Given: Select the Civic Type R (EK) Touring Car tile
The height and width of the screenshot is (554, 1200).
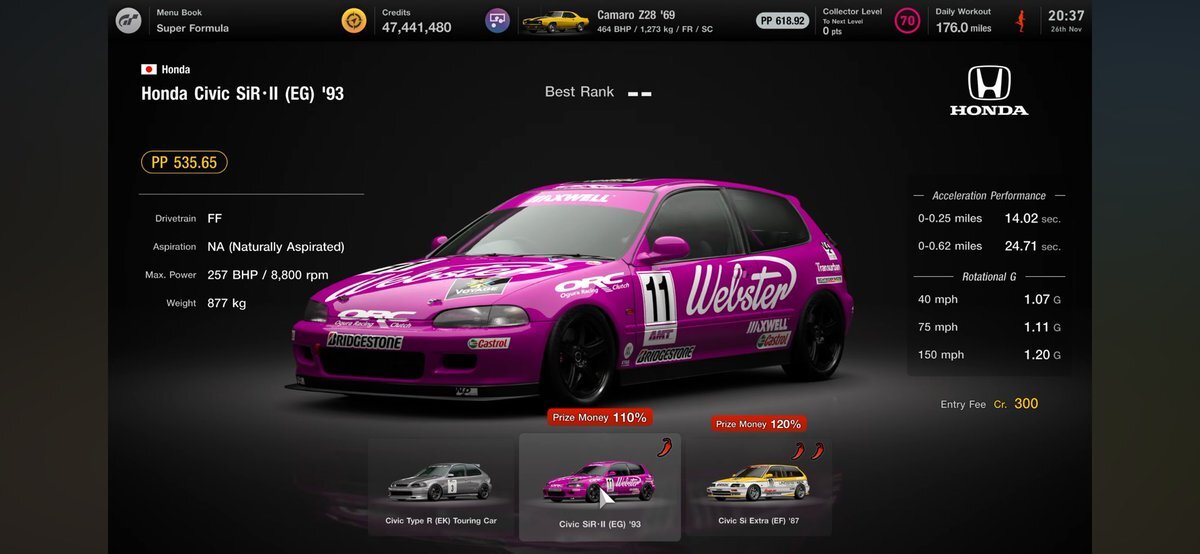Looking at the screenshot, I should tap(441, 487).
